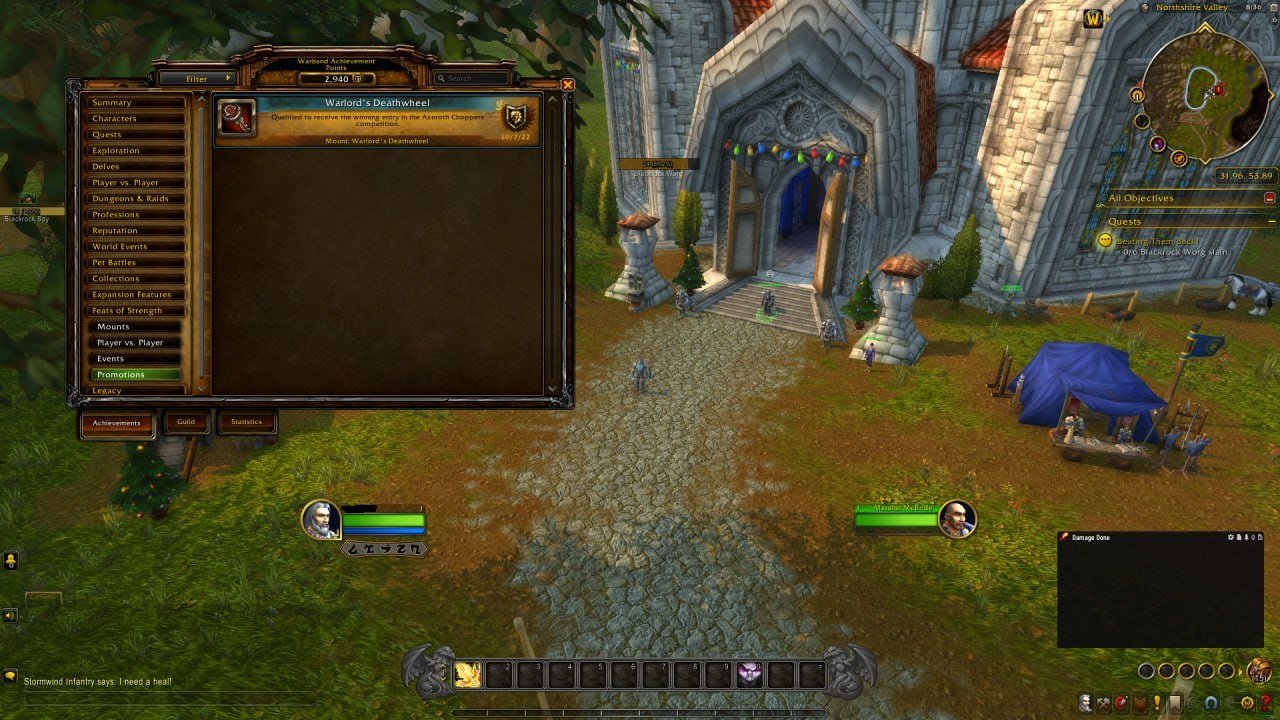Open Character Info from the micro menu
This screenshot has height=720, width=1280.
(x=1086, y=701)
